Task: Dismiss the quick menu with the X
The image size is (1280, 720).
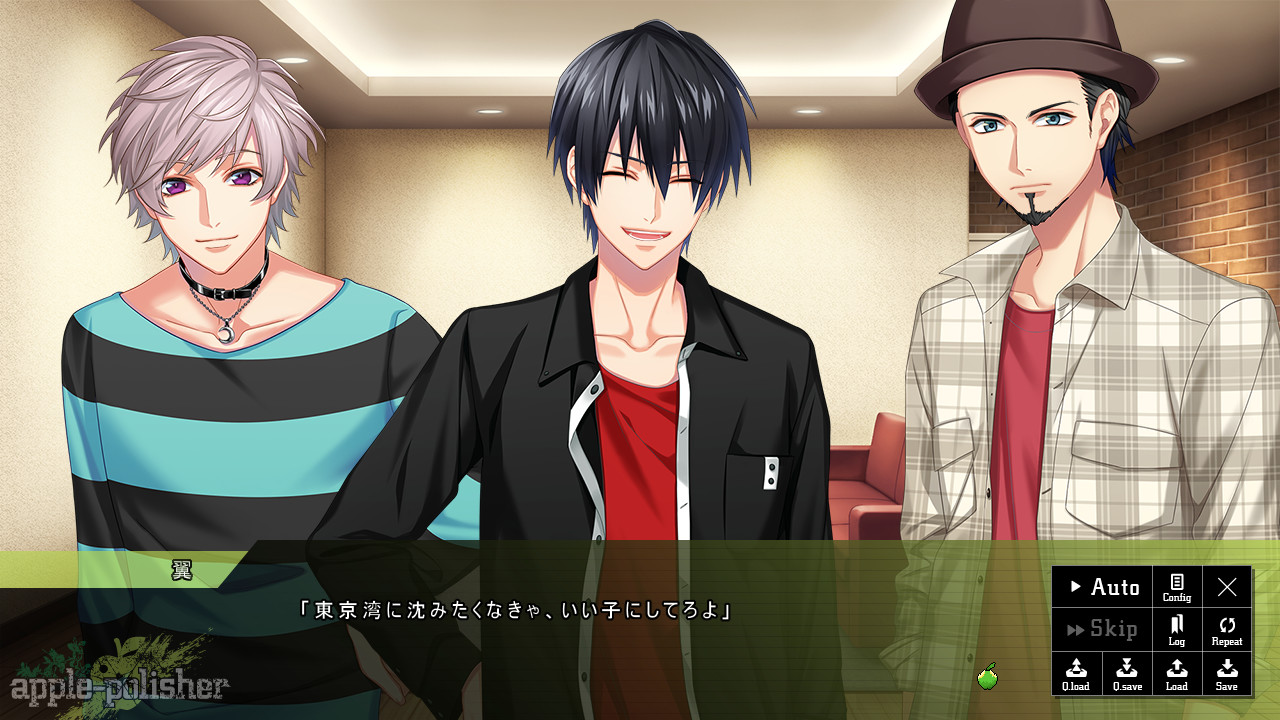Action: tap(1227, 588)
